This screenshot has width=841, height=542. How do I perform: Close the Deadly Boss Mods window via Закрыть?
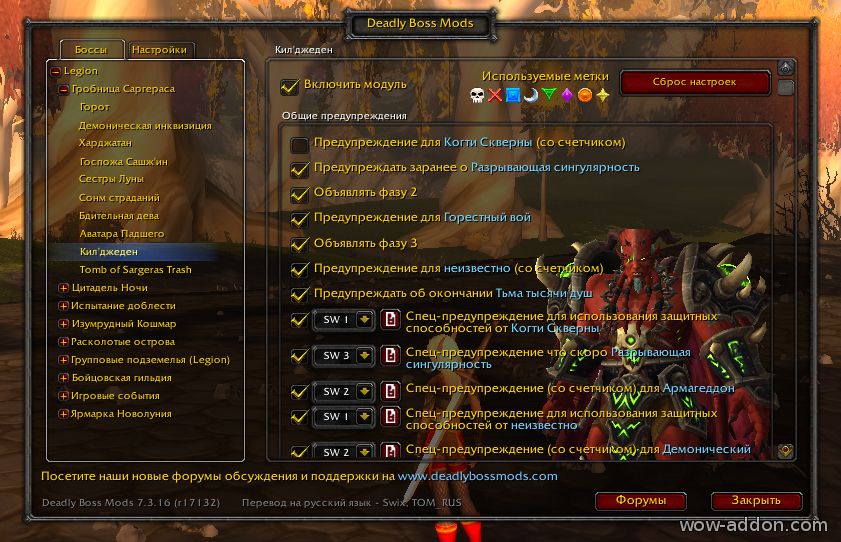click(x=757, y=500)
